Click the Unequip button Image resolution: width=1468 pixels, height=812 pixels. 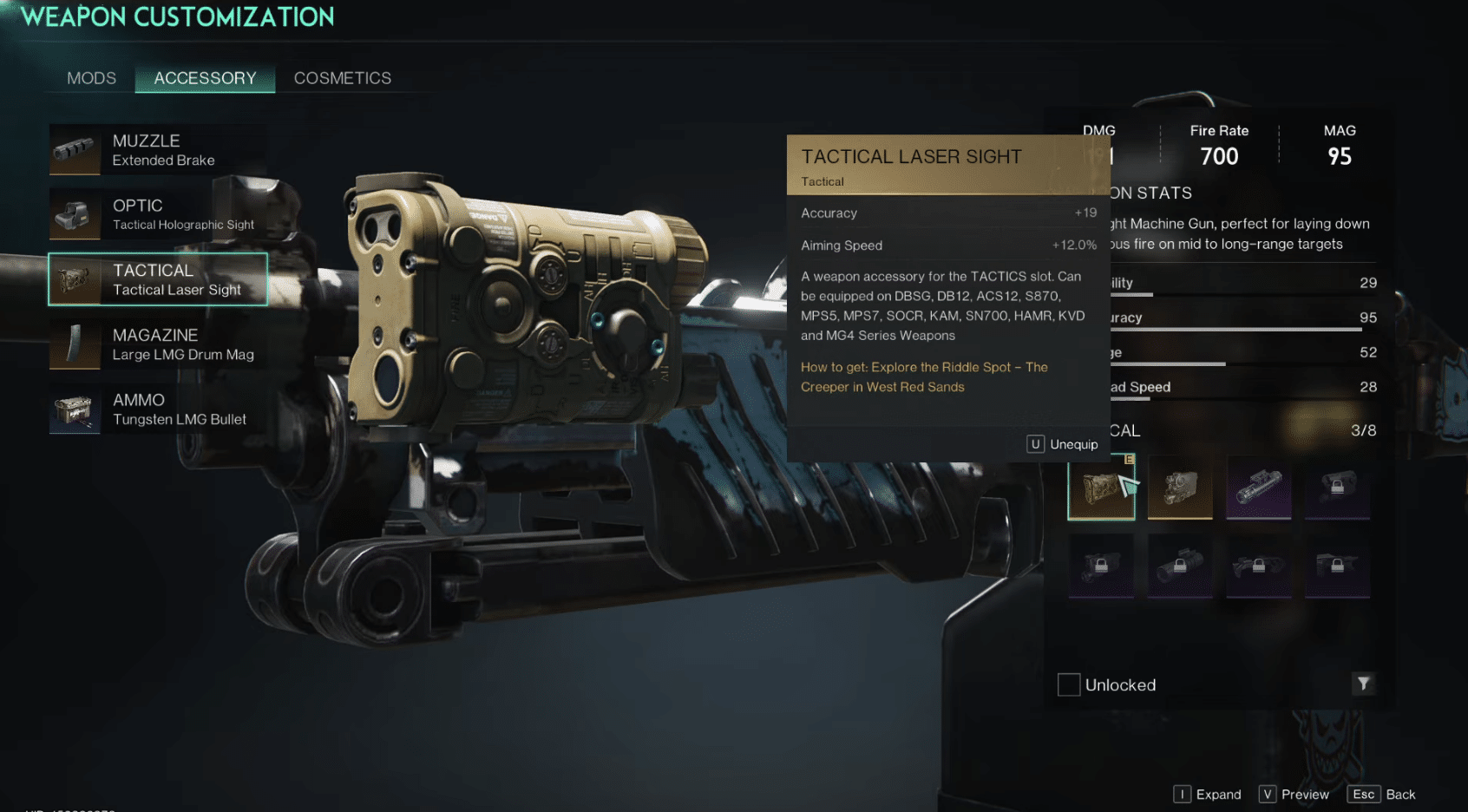(x=1062, y=443)
